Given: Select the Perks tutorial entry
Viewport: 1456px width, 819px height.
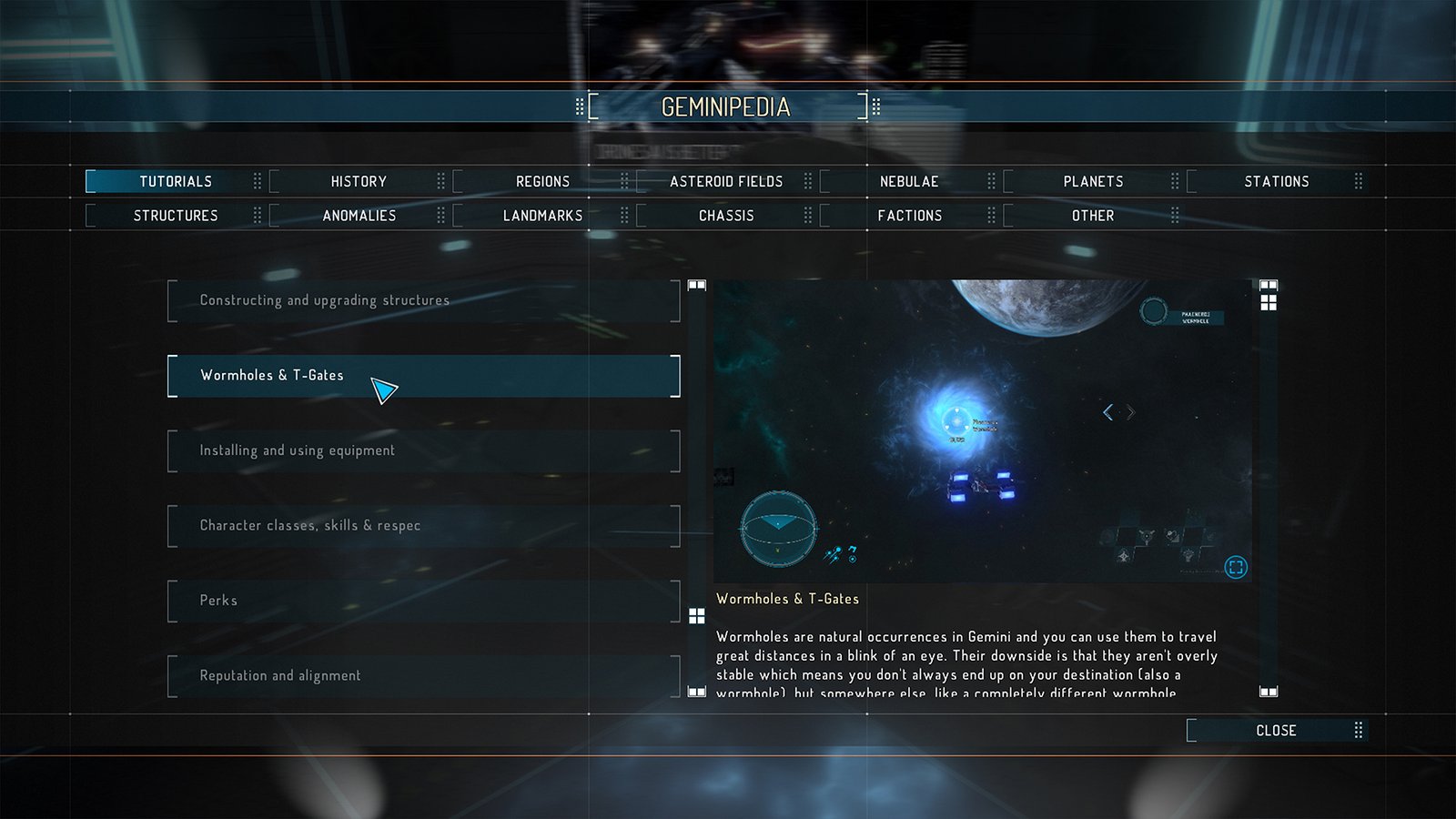Looking at the screenshot, I should pos(423,601).
